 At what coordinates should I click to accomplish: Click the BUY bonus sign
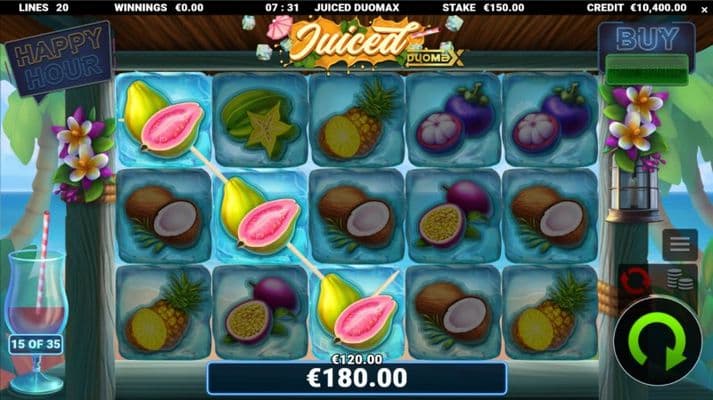pyautogui.click(x=646, y=41)
